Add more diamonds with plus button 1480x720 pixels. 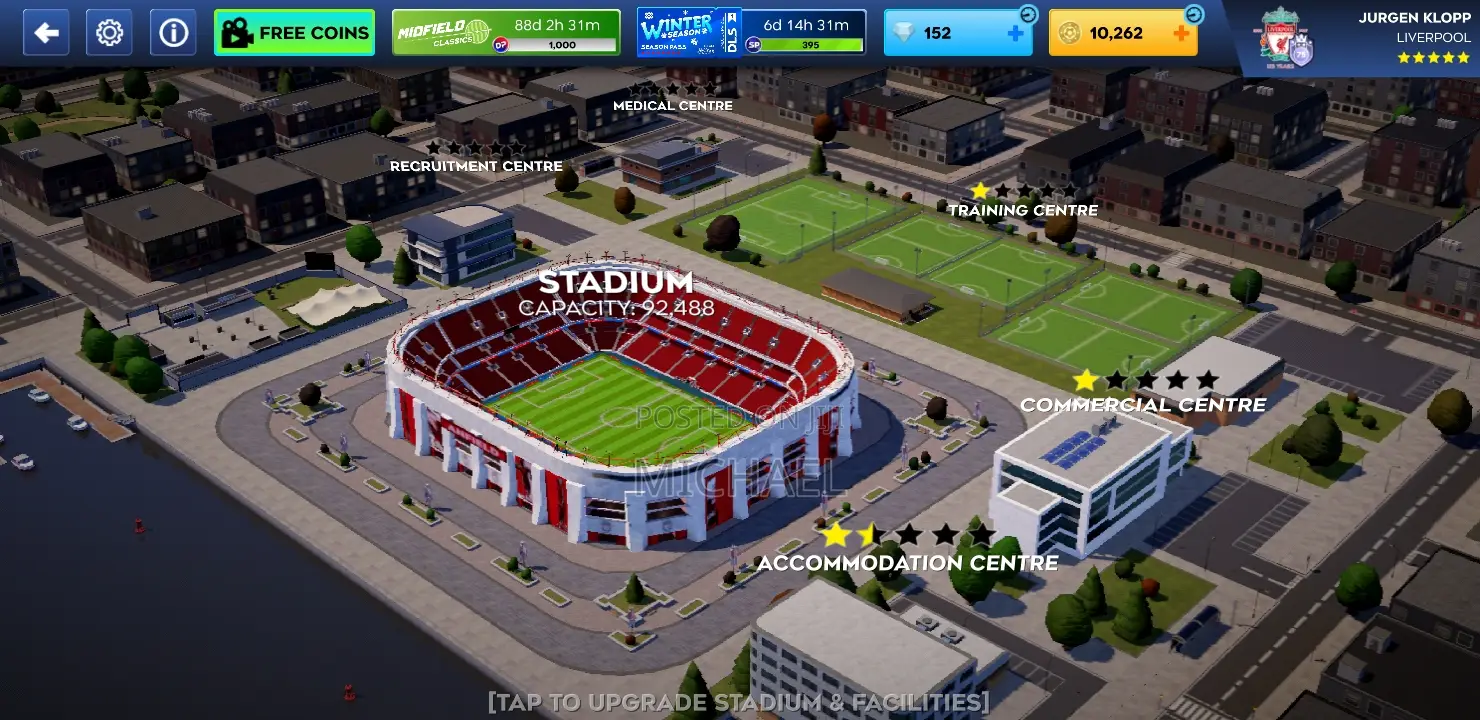[x=1016, y=33]
